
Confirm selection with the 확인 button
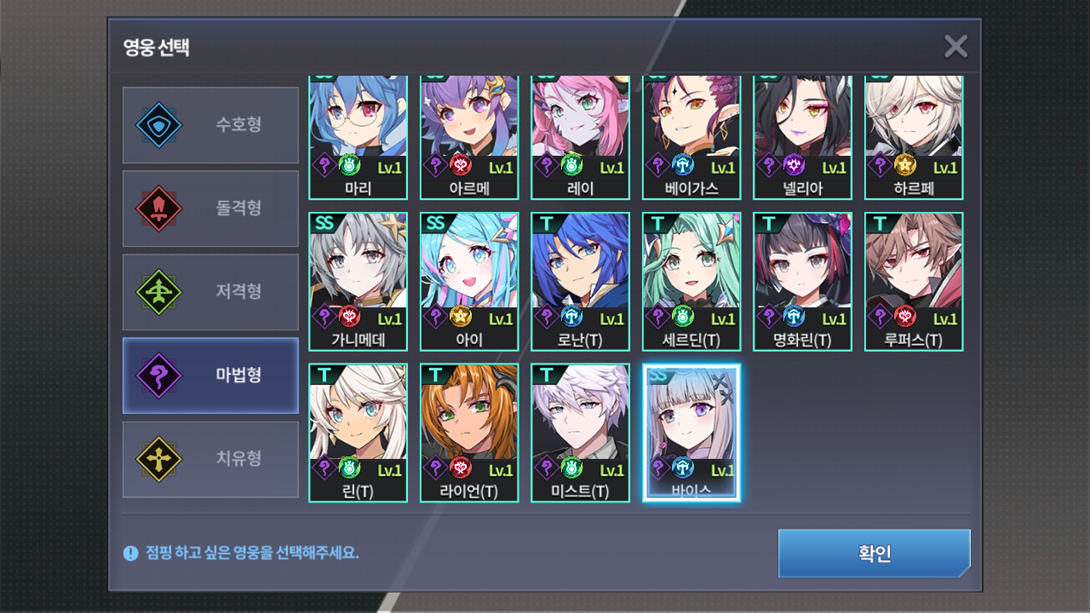[873, 553]
